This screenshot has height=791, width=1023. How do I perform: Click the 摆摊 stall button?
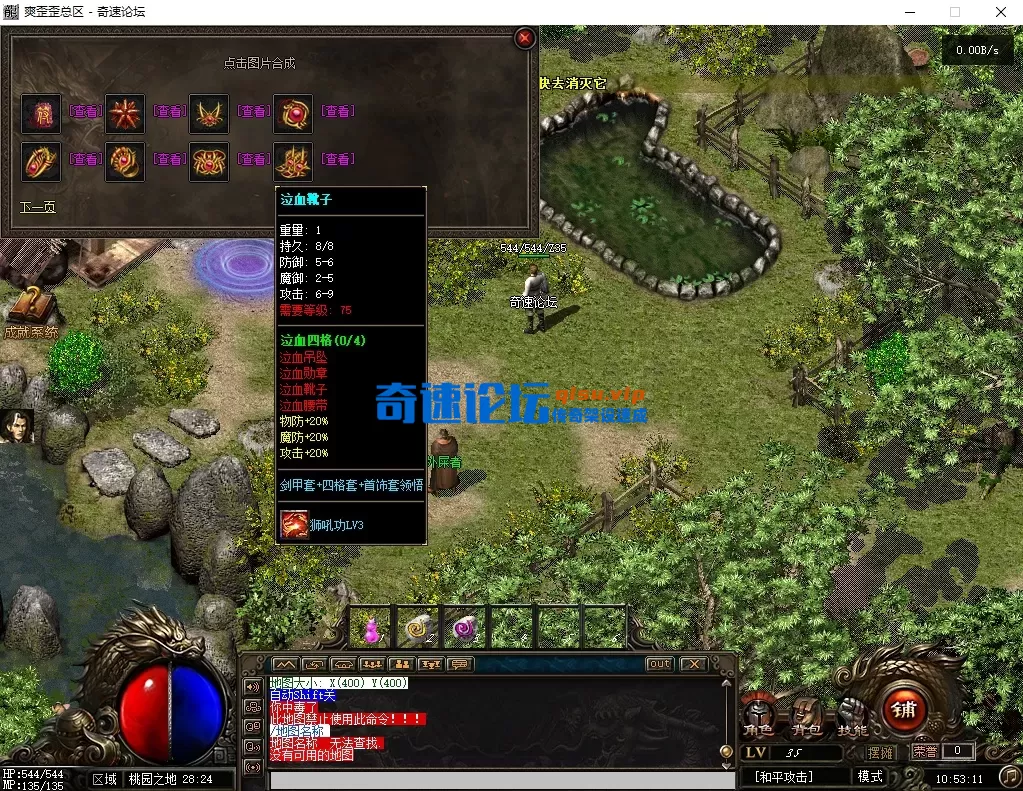pos(881,752)
